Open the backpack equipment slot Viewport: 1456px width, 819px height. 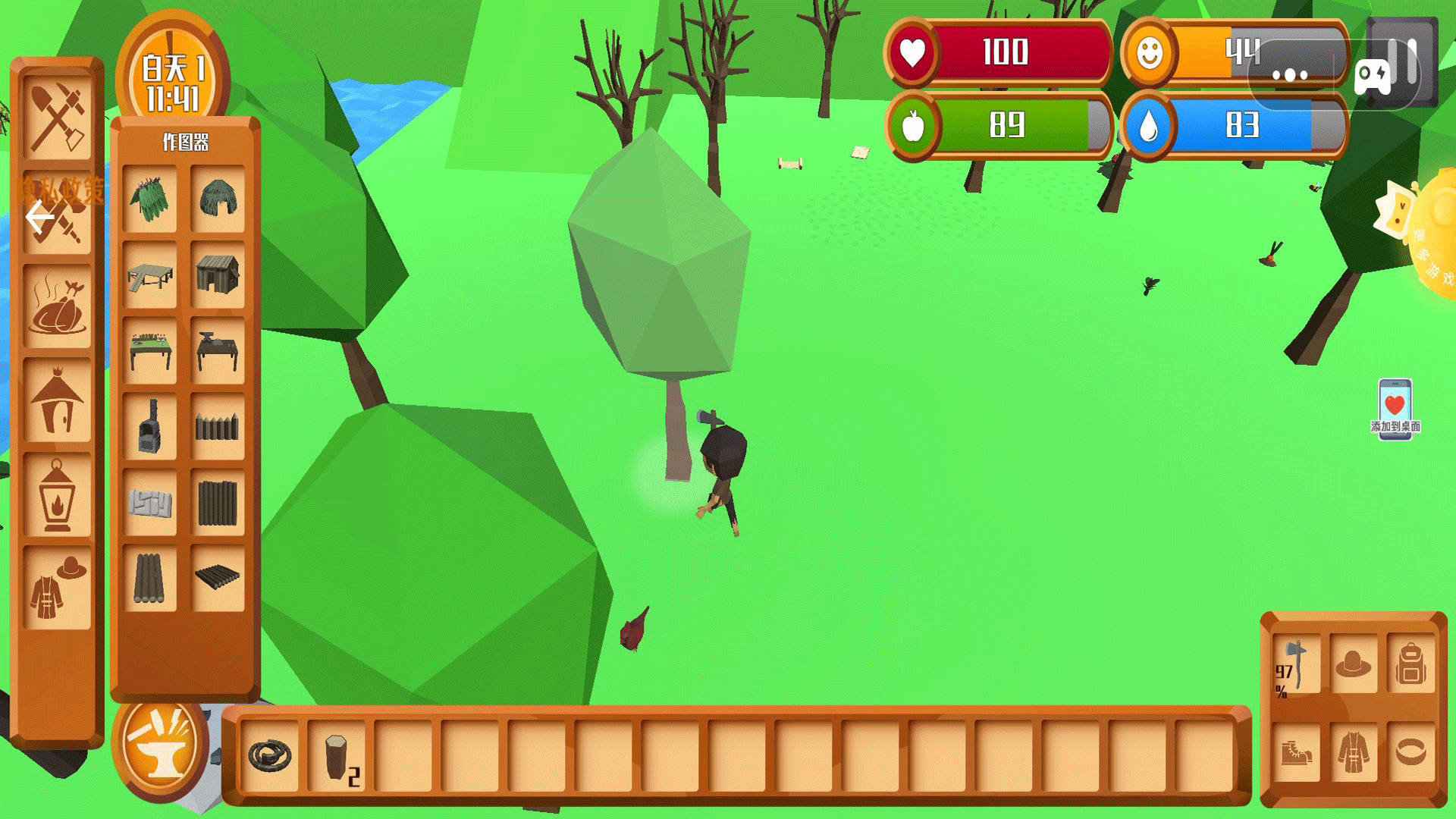[x=1410, y=665]
